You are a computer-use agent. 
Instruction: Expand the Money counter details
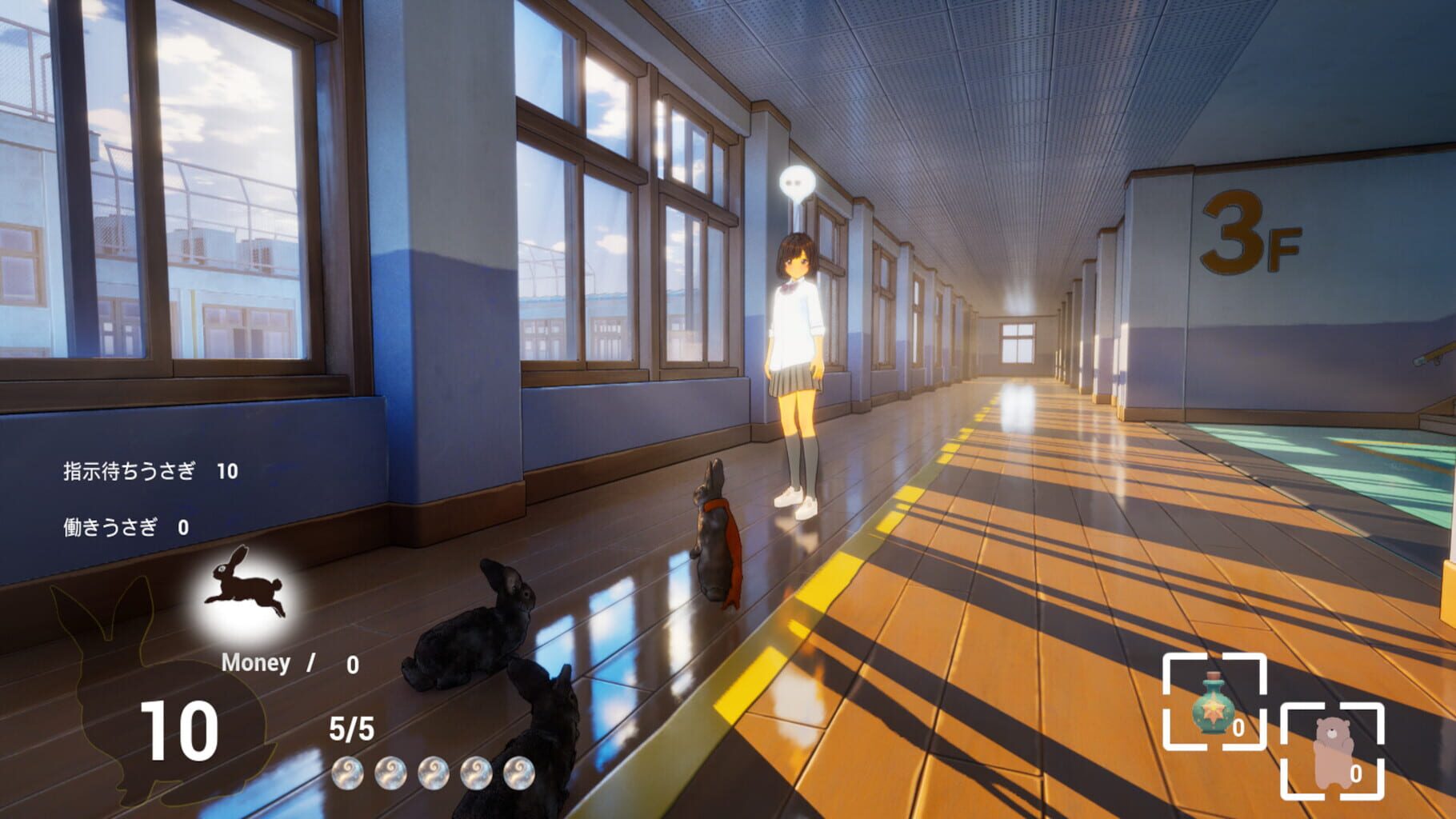point(255,661)
